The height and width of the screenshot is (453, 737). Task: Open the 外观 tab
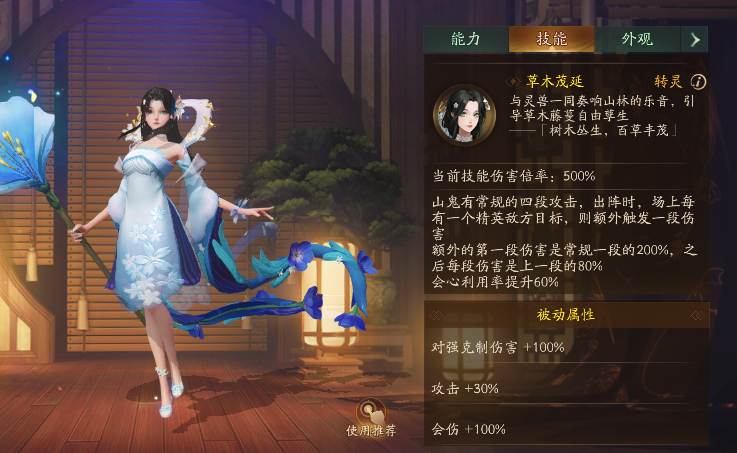click(x=637, y=39)
